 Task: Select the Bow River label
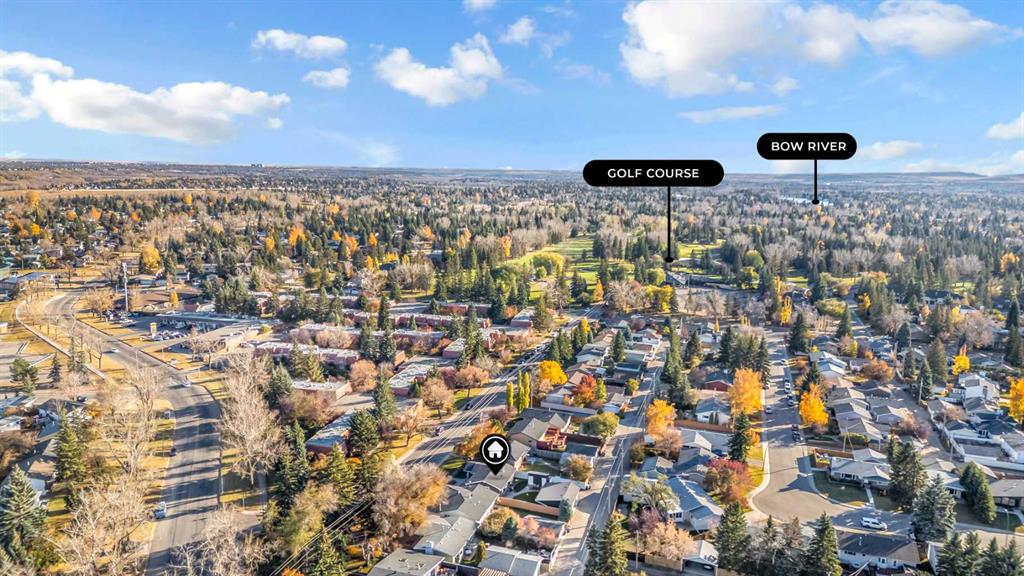pos(806,146)
